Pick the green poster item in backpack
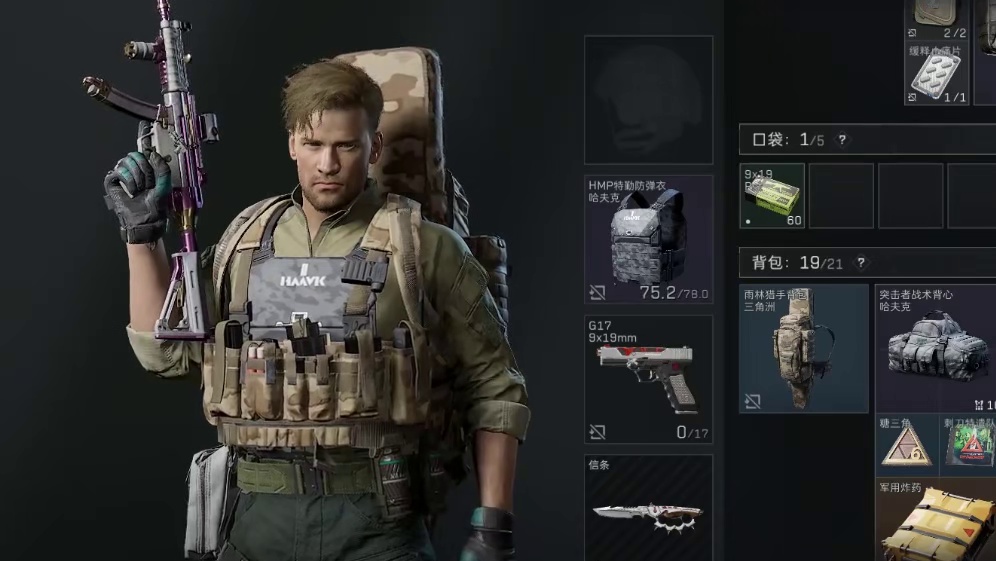The width and height of the screenshot is (996, 561). (x=972, y=444)
